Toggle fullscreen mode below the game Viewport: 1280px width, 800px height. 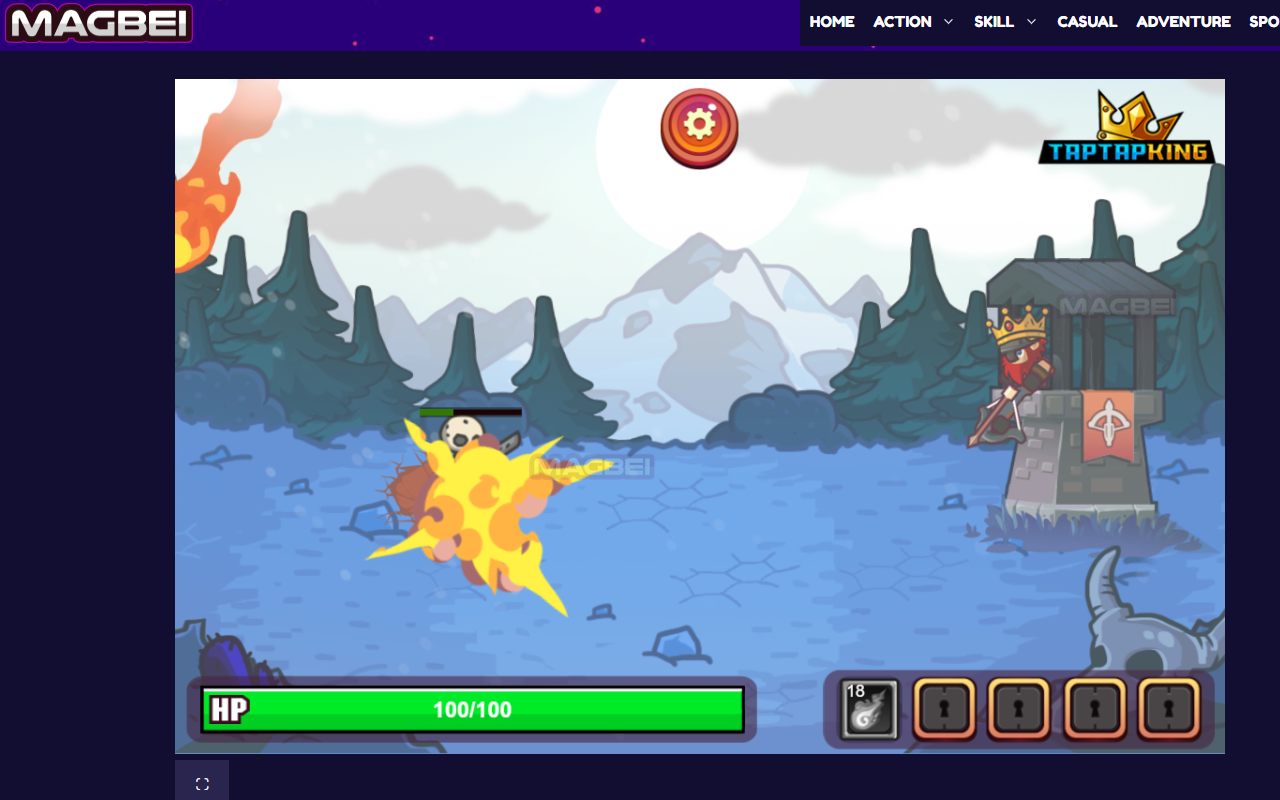pyautogui.click(x=202, y=784)
